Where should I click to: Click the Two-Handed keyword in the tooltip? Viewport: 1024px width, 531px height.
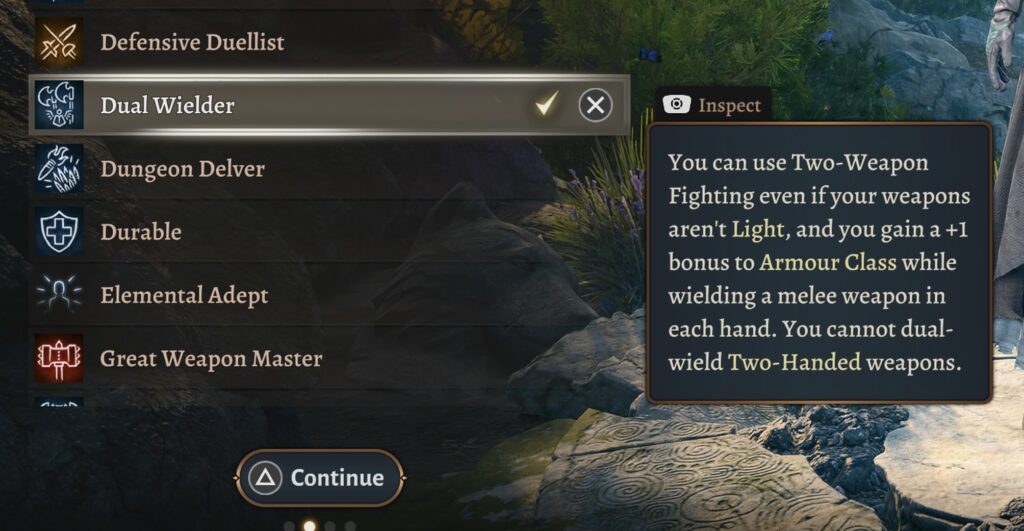pos(795,362)
